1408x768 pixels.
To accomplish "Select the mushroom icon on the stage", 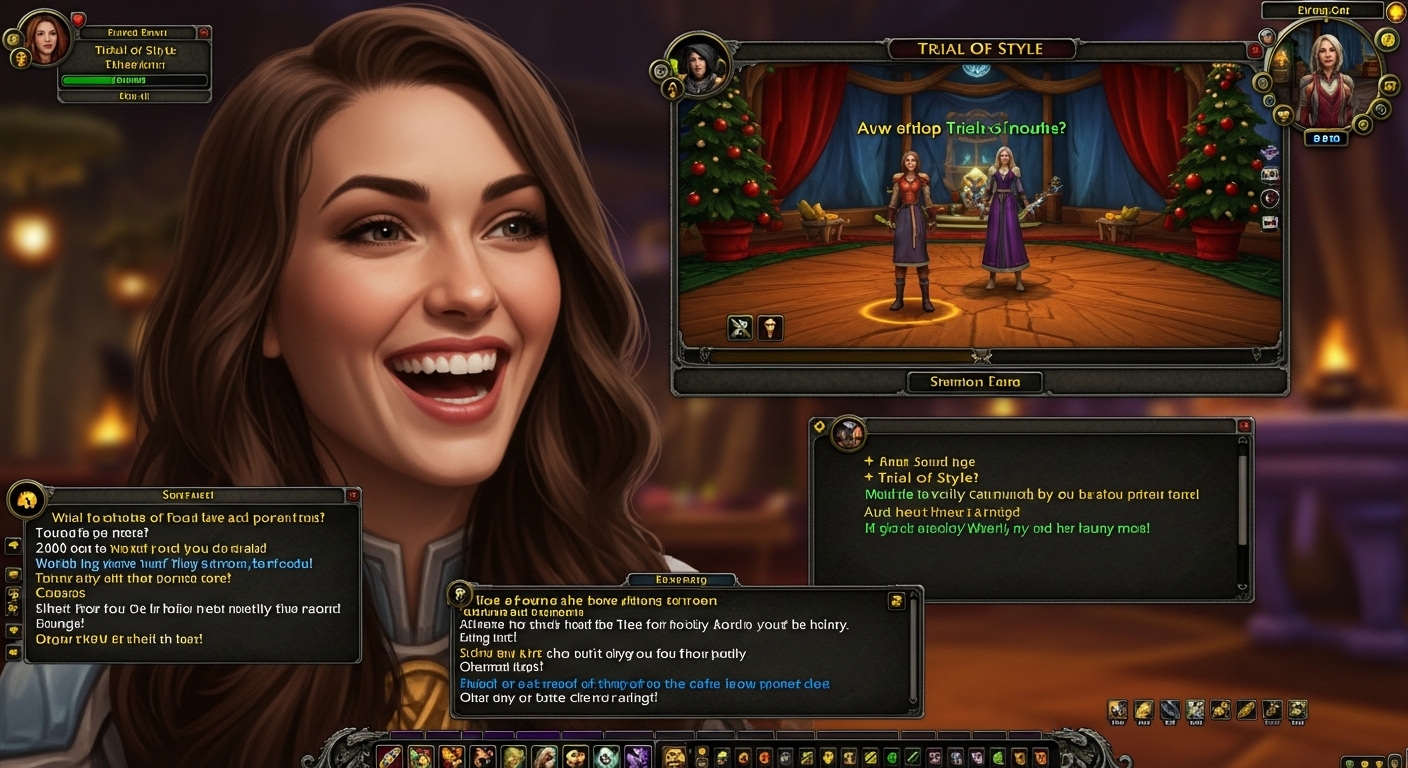I will point(769,327).
